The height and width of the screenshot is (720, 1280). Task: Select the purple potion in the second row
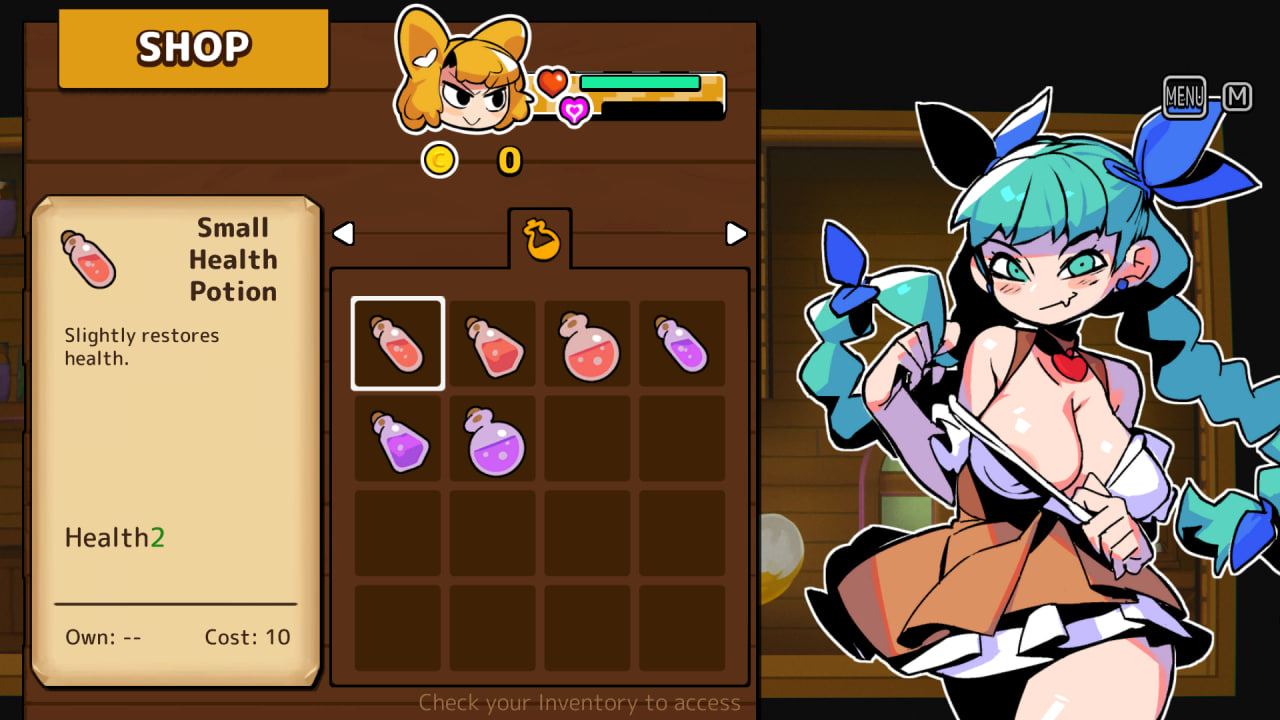click(397, 437)
